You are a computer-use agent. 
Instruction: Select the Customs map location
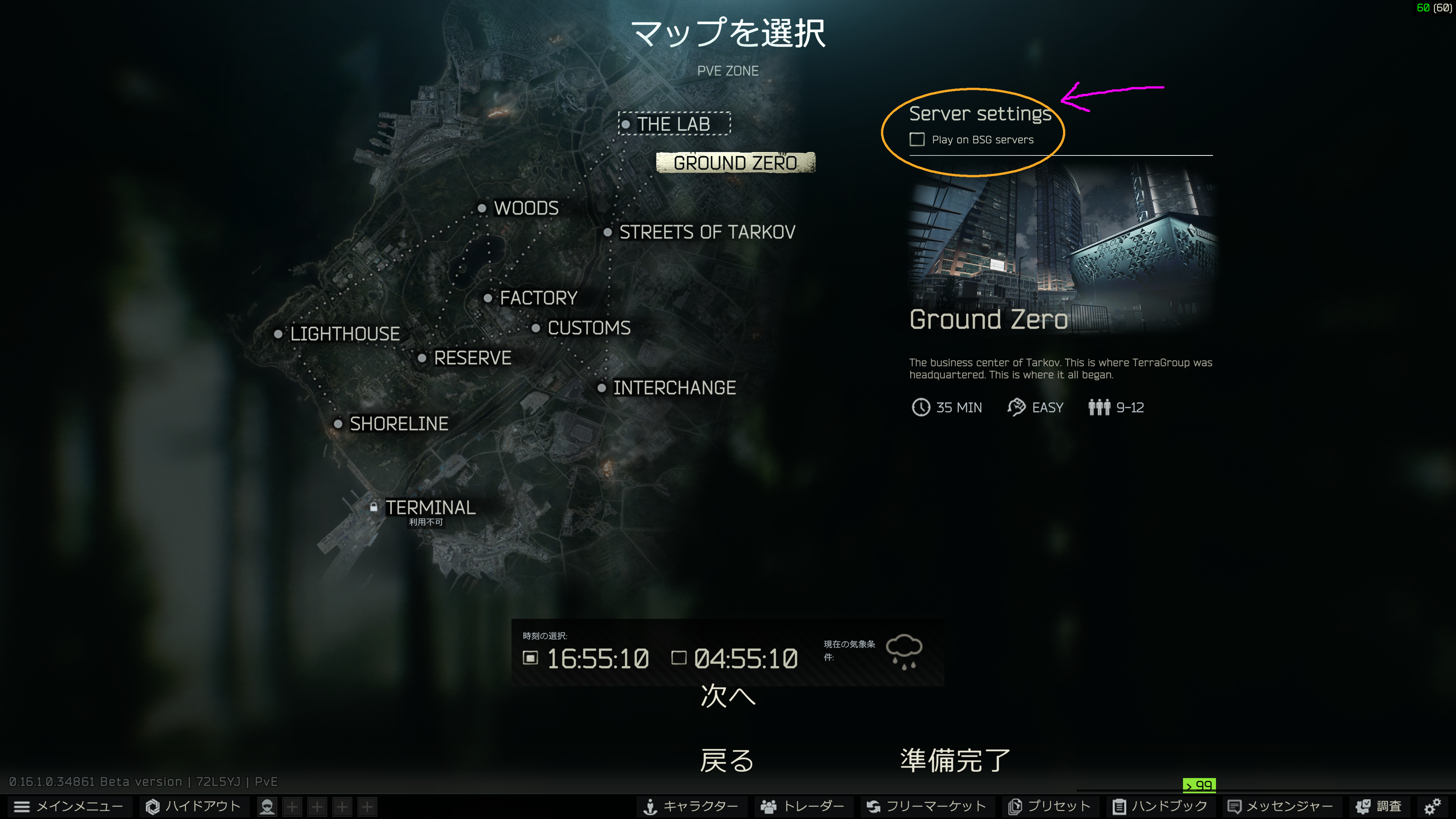pyautogui.click(x=588, y=328)
